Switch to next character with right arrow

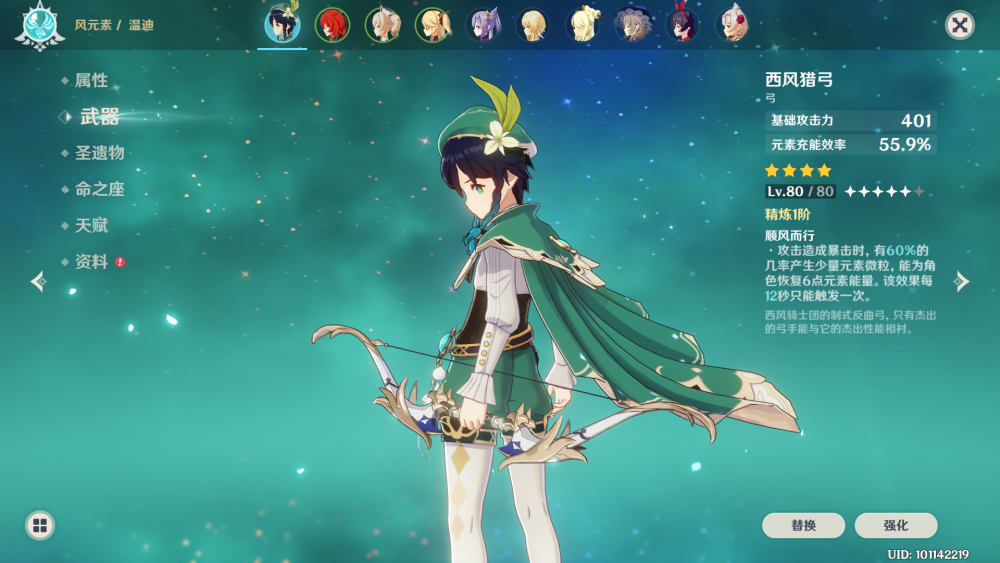(x=962, y=282)
